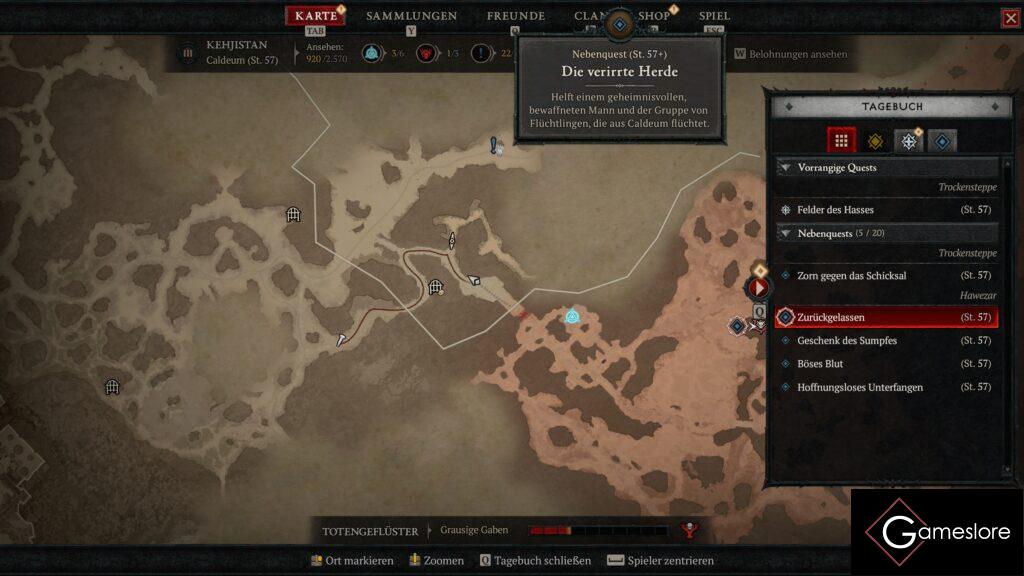
Task: Switch to the Karte tab
Action: (x=316, y=16)
